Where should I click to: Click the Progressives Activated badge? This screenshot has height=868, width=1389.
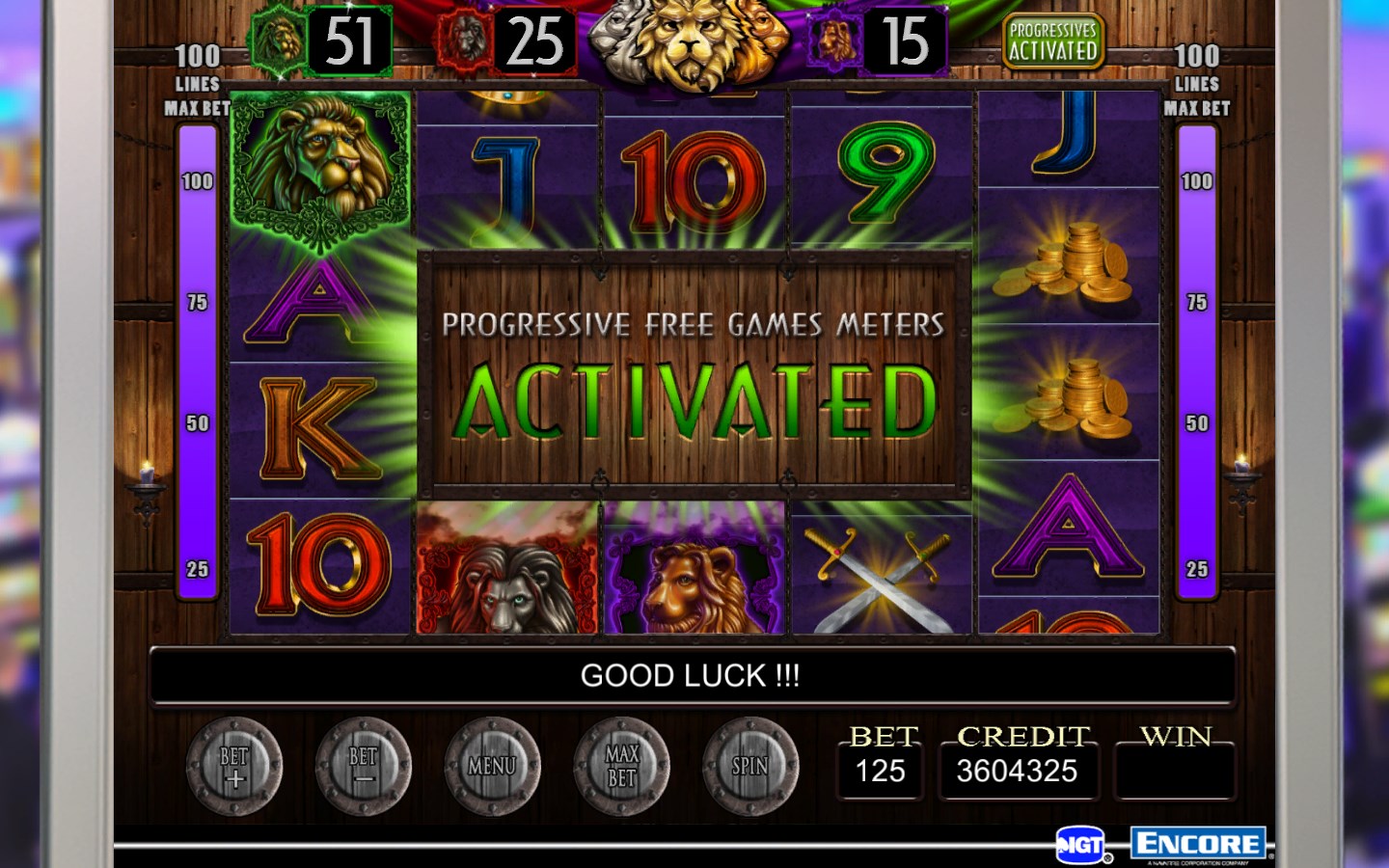point(1052,41)
